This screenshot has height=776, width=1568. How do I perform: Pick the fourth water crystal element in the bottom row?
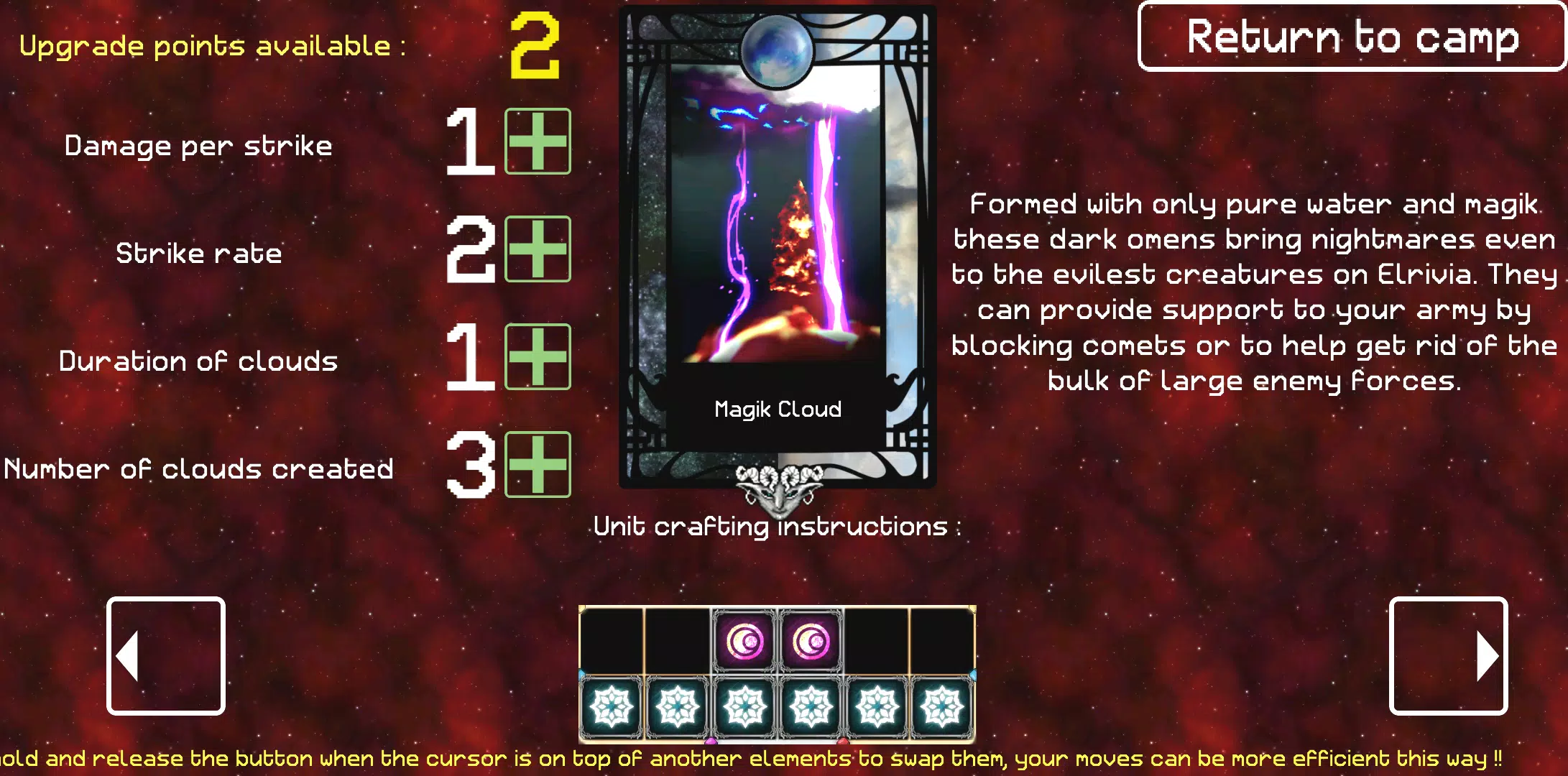pos(811,707)
